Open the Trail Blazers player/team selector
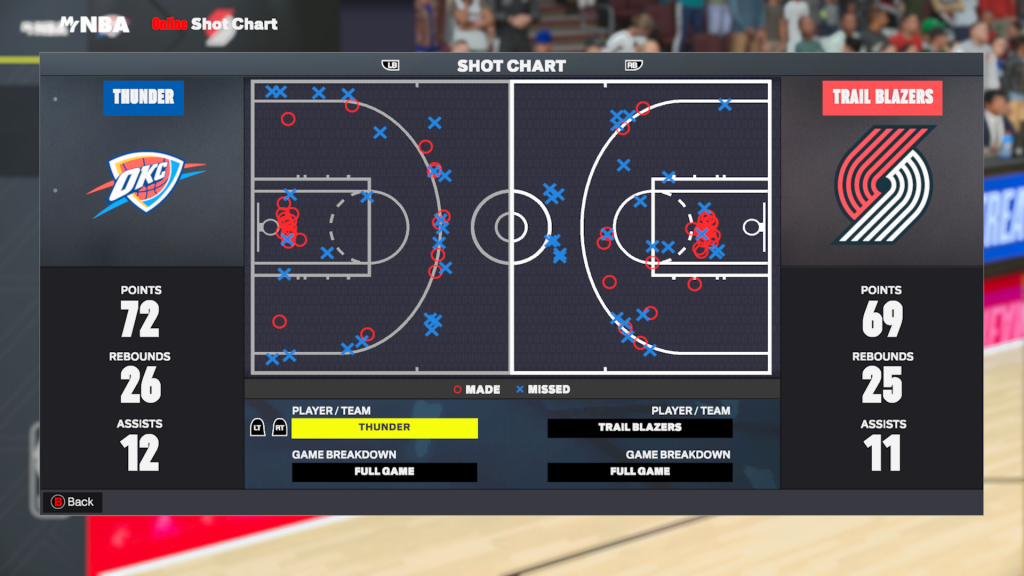Screen dimensions: 1024x576 [x=640, y=428]
